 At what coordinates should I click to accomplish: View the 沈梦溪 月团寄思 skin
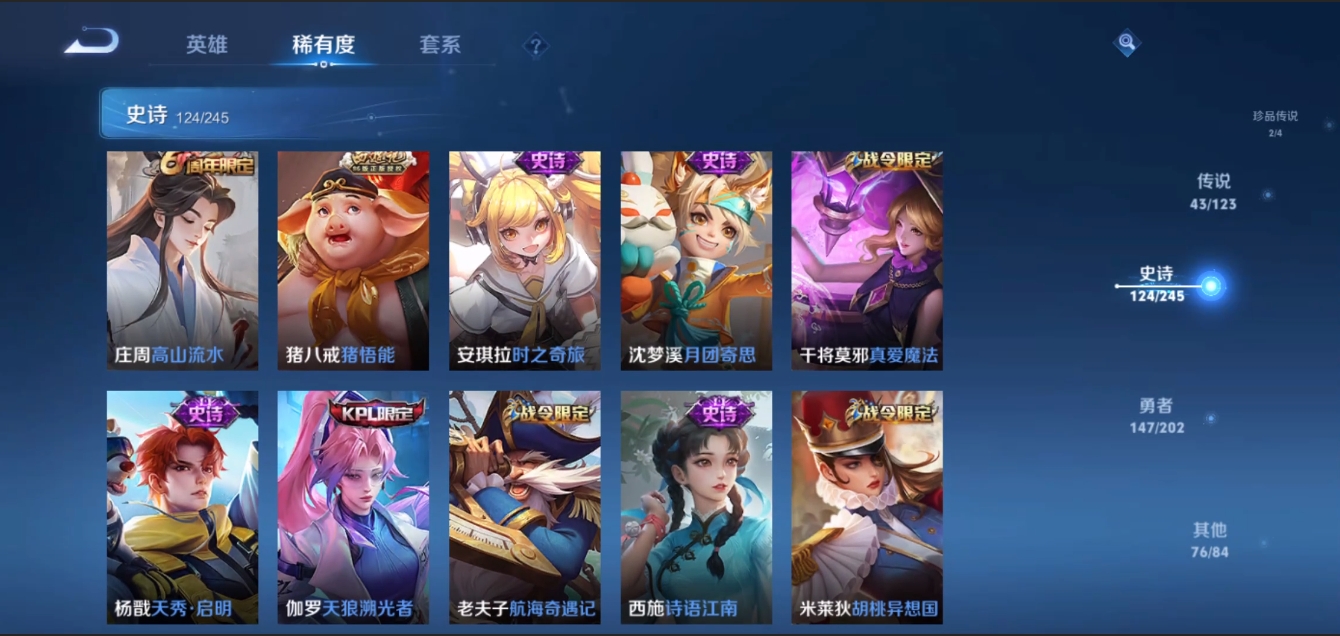[x=696, y=261]
